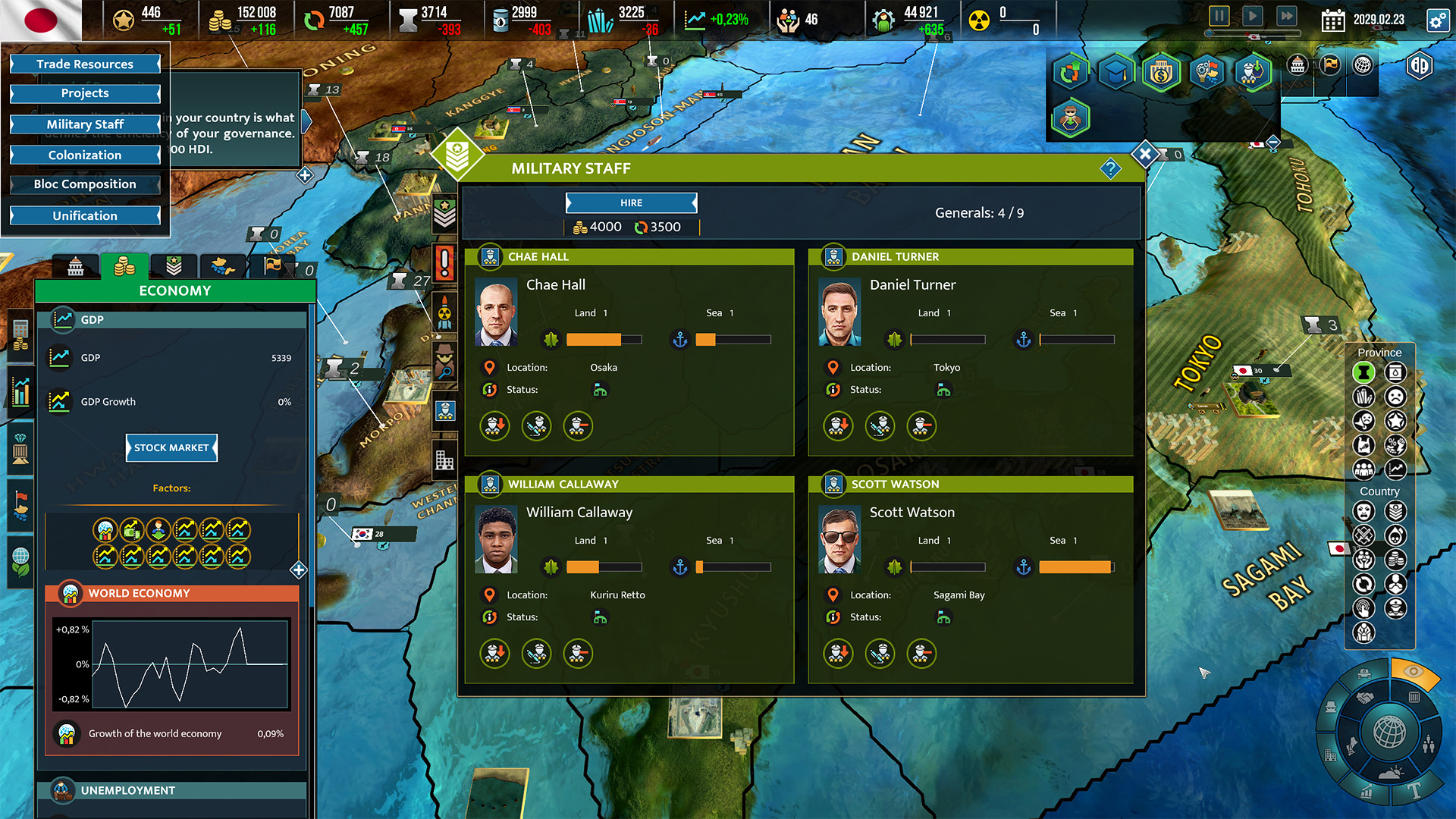1456x819 pixels.
Task: Toggle the sad-face unhappiness province overlay
Action: 1396,397
